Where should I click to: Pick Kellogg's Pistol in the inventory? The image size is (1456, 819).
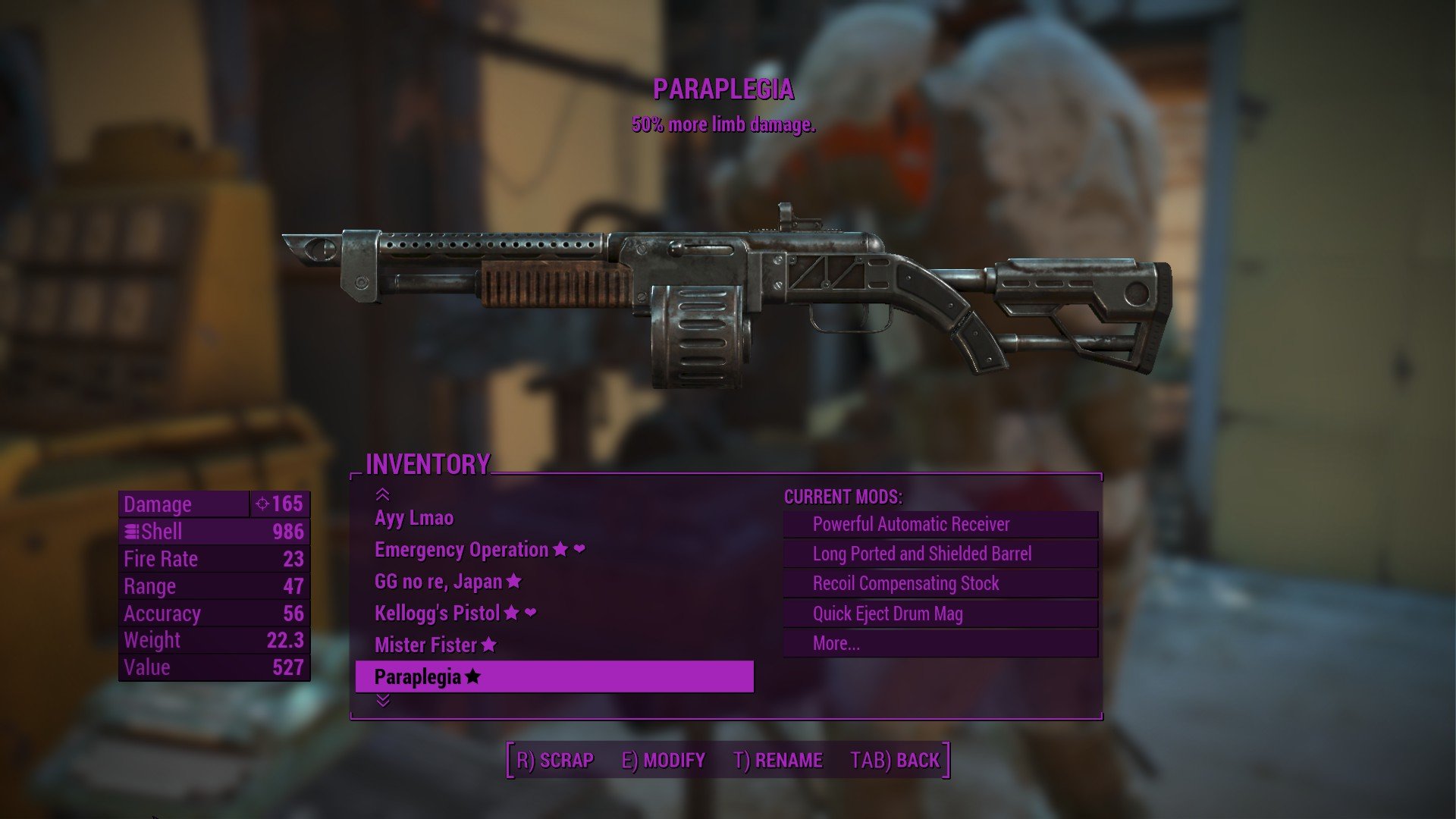click(437, 613)
